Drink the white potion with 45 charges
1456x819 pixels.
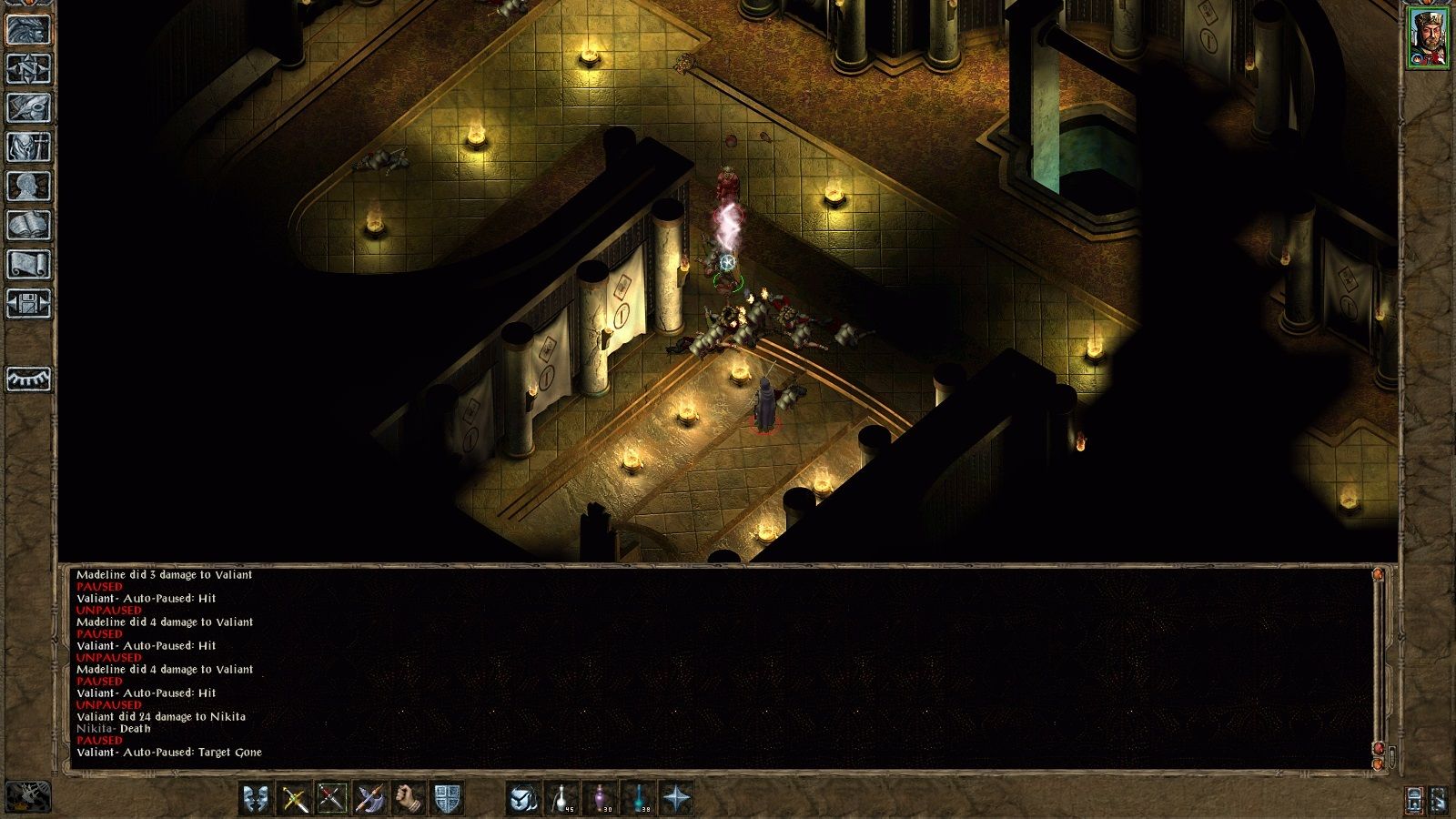561,798
